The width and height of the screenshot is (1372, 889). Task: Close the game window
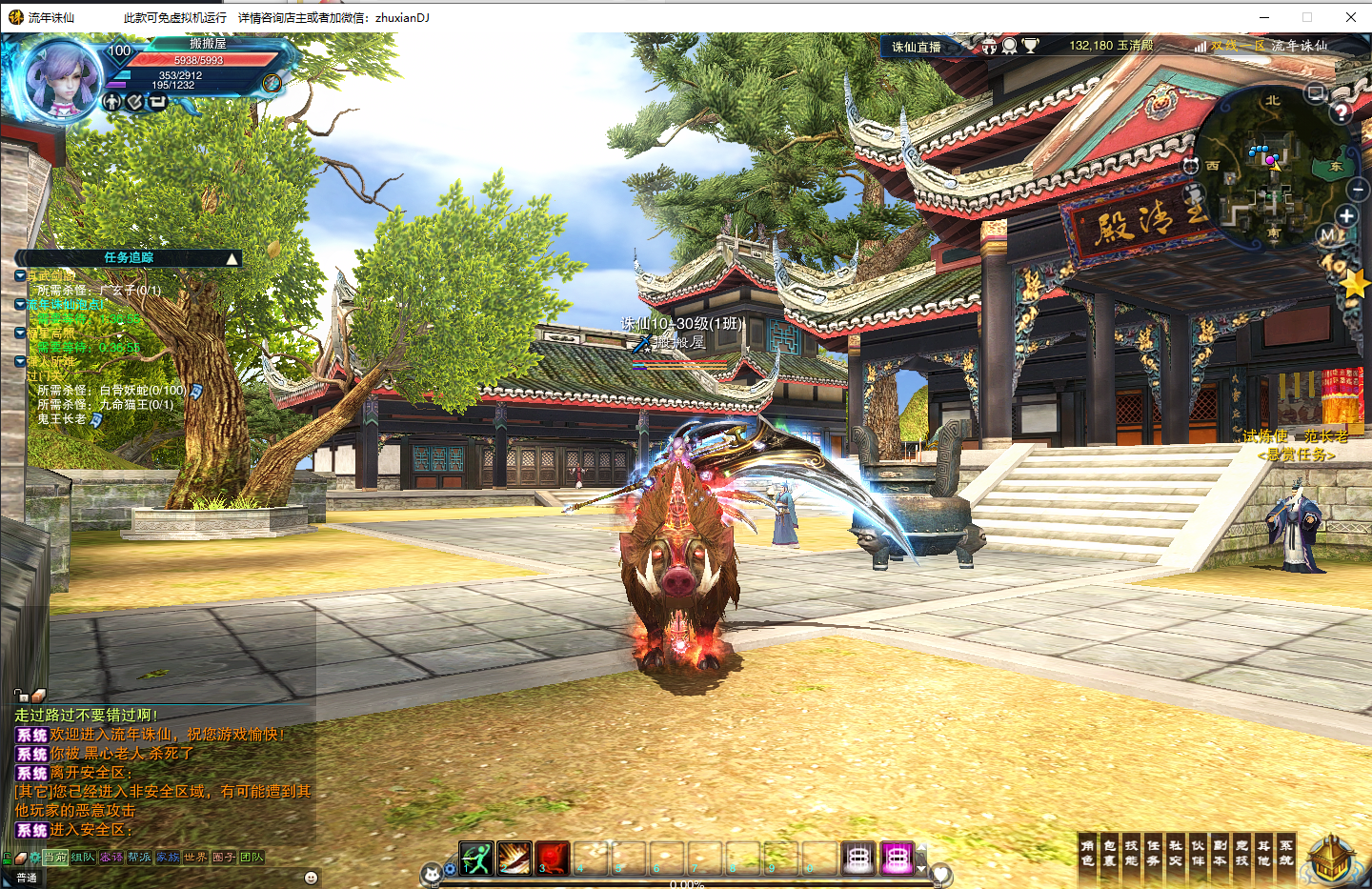point(1350,17)
